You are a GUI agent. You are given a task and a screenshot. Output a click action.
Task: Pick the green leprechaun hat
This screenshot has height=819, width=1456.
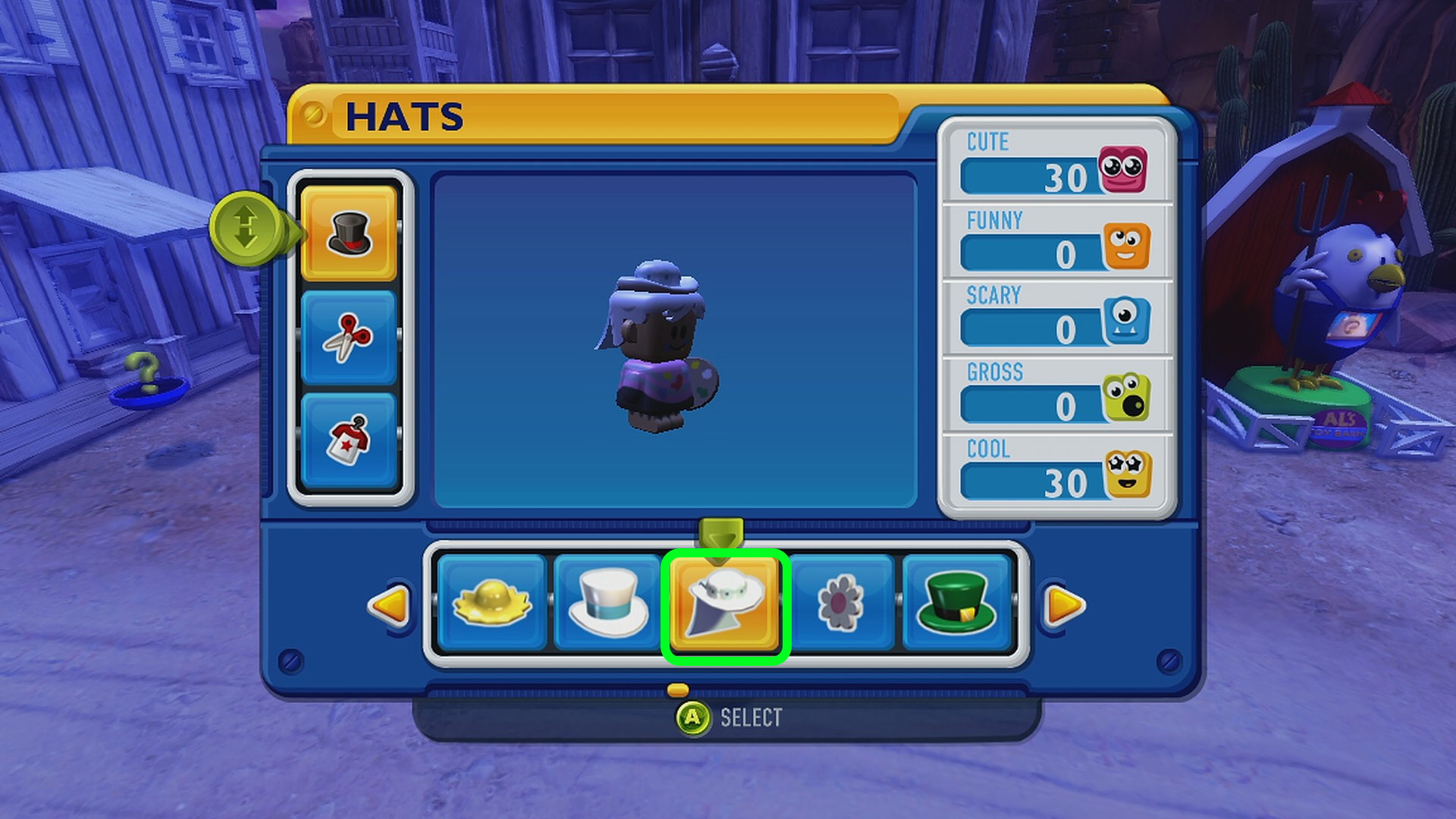click(x=956, y=604)
